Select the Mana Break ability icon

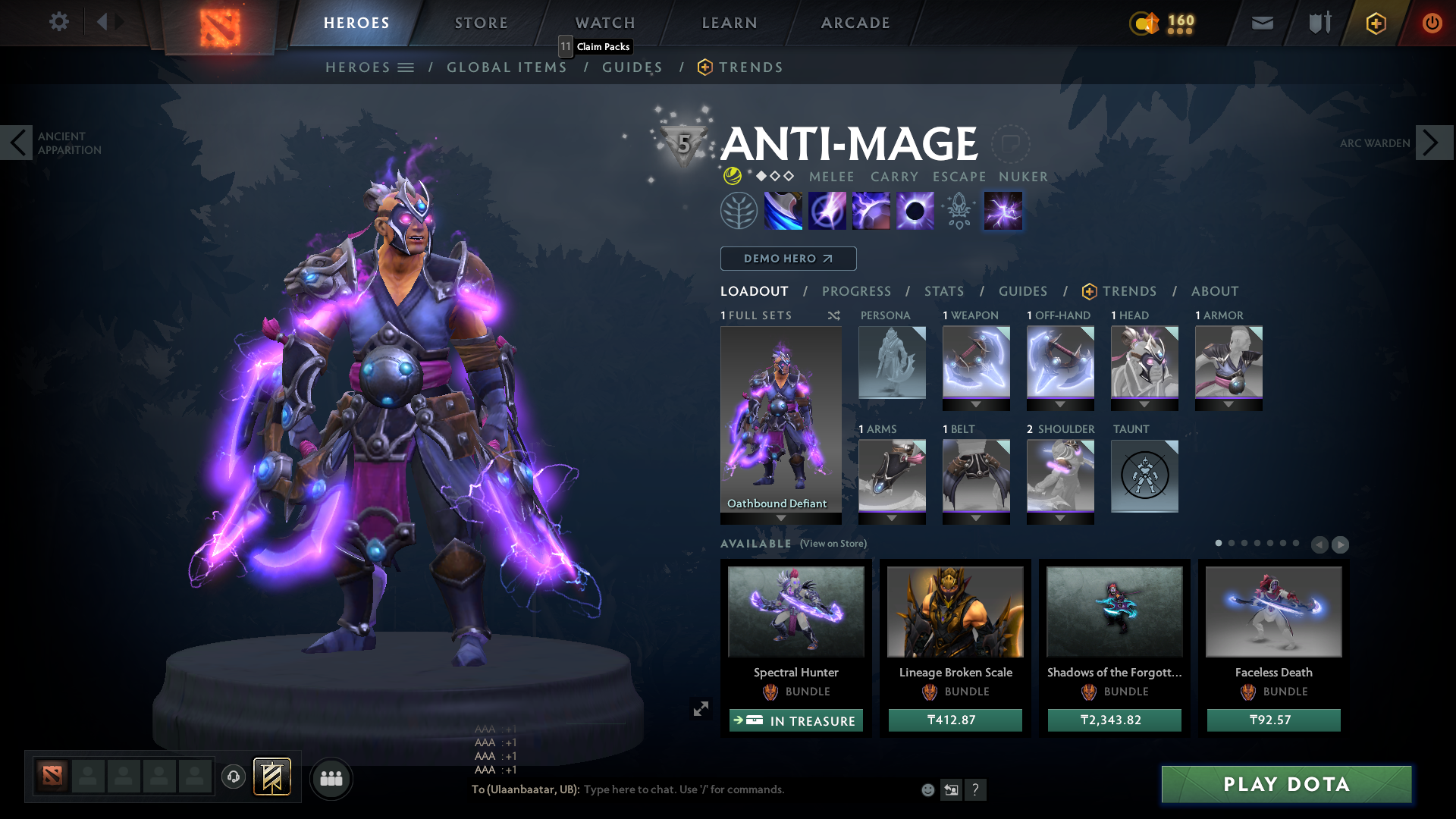pyautogui.click(x=783, y=210)
